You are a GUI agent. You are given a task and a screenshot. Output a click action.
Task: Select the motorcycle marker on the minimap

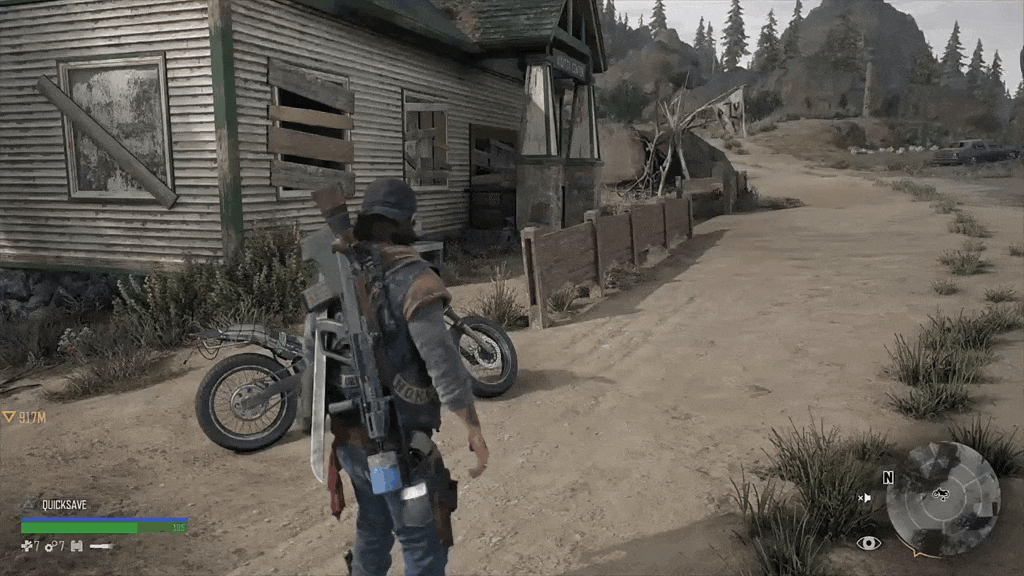(x=940, y=494)
